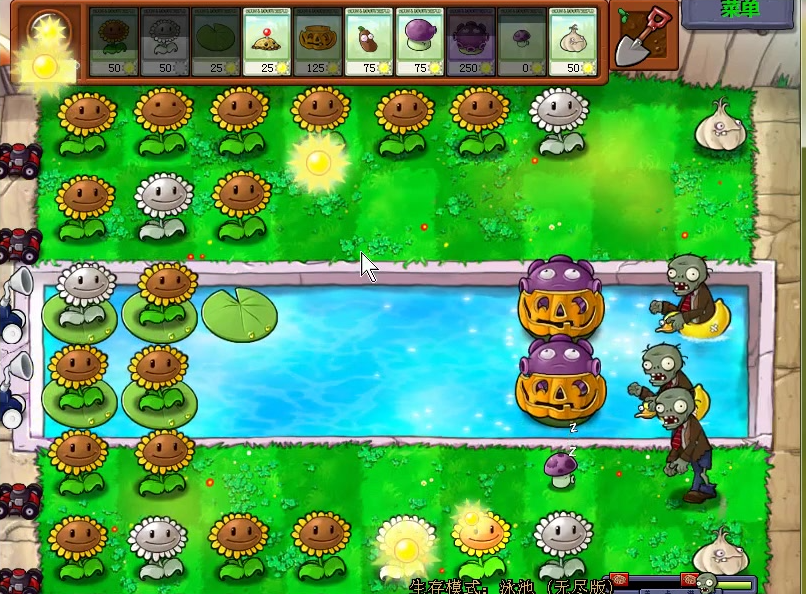
Task: Select the Lily Pad seed packet
Action: [x=216, y=42]
